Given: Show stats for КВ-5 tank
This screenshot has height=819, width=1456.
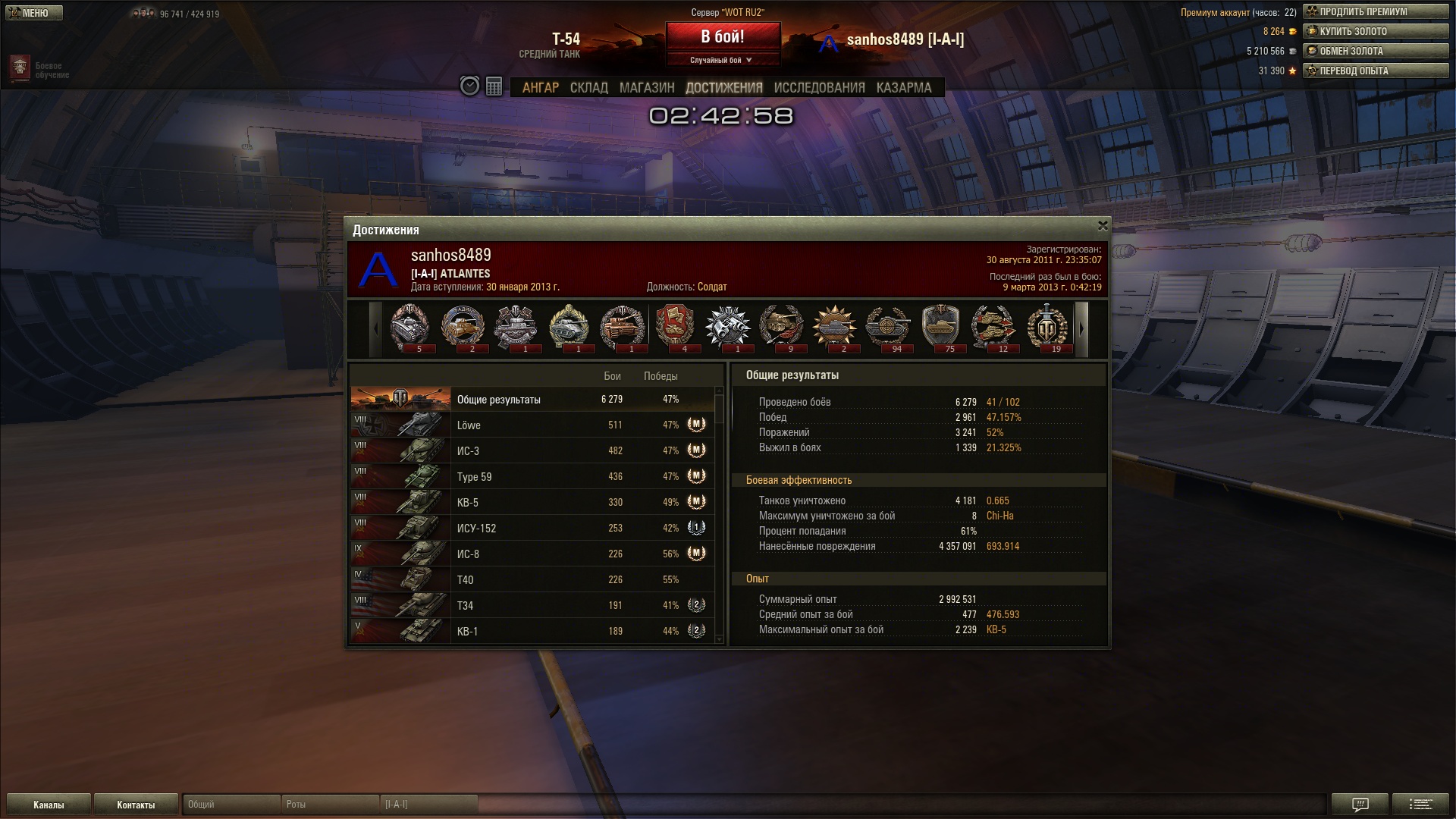Looking at the screenshot, I should pos(531,503).
